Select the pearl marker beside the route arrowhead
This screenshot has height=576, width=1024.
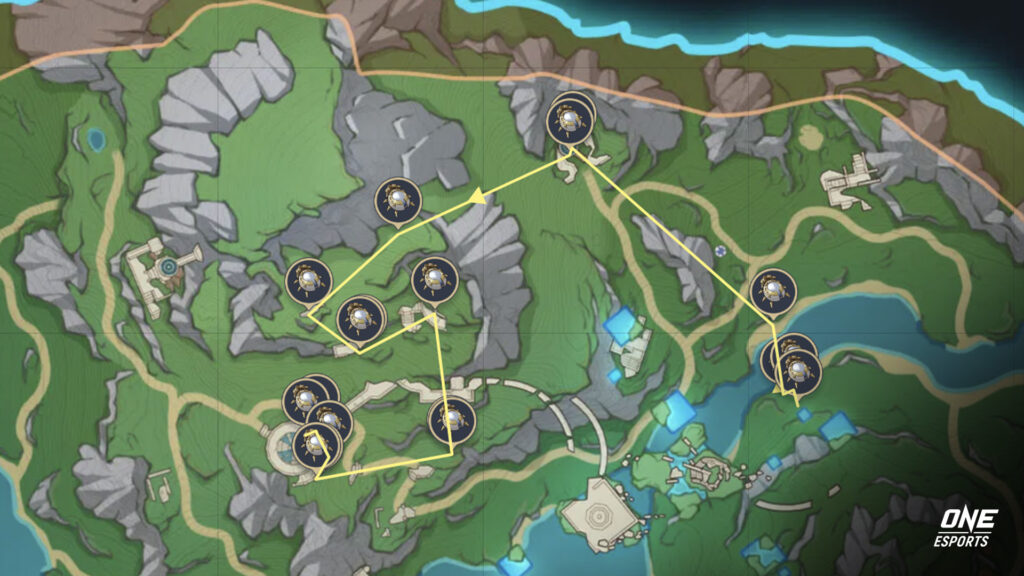(x=397, y=200)
